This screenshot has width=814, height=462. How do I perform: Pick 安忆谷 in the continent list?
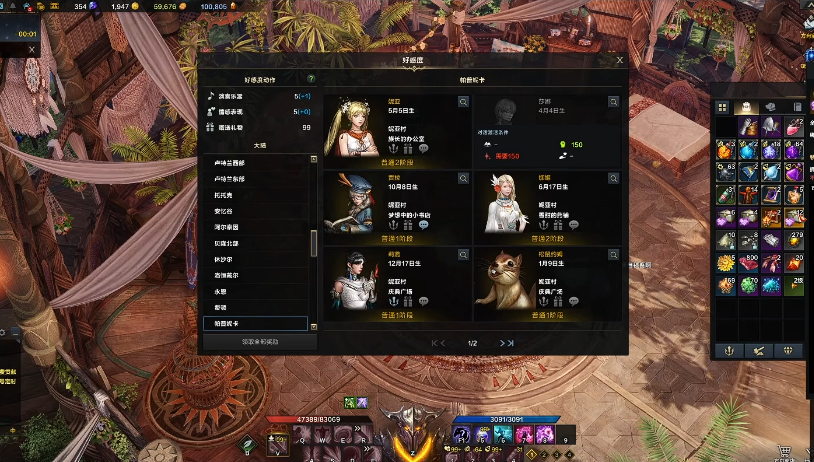tap(255, 211)
